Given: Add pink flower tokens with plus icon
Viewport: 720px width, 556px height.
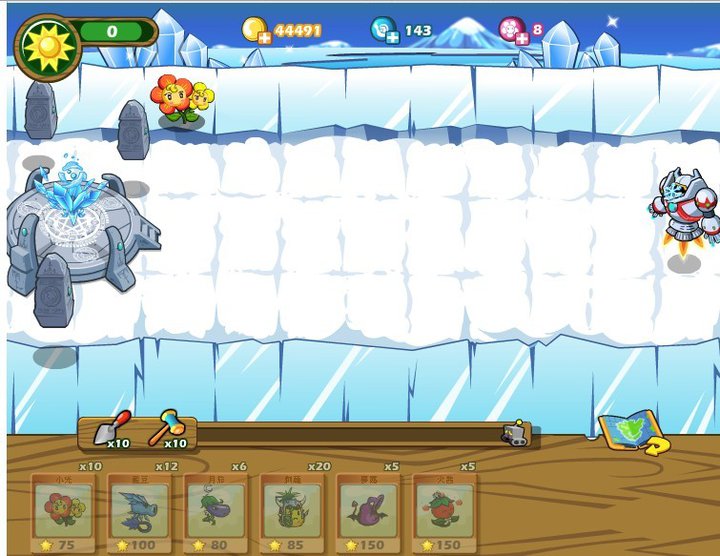Looking at the screenshot, I should tap(521, 38).
